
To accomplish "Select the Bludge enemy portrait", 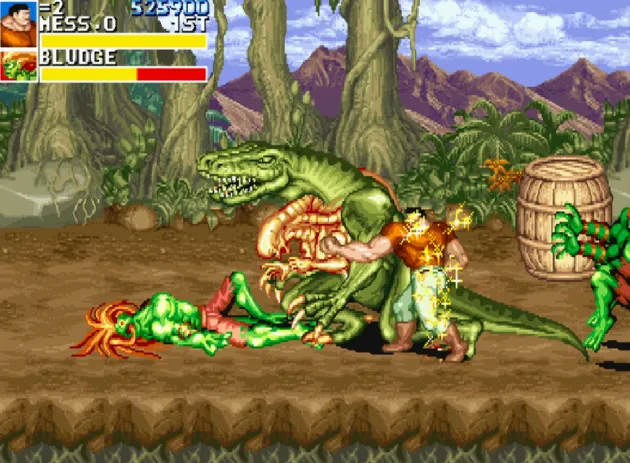I will click(x=18, y=66).
